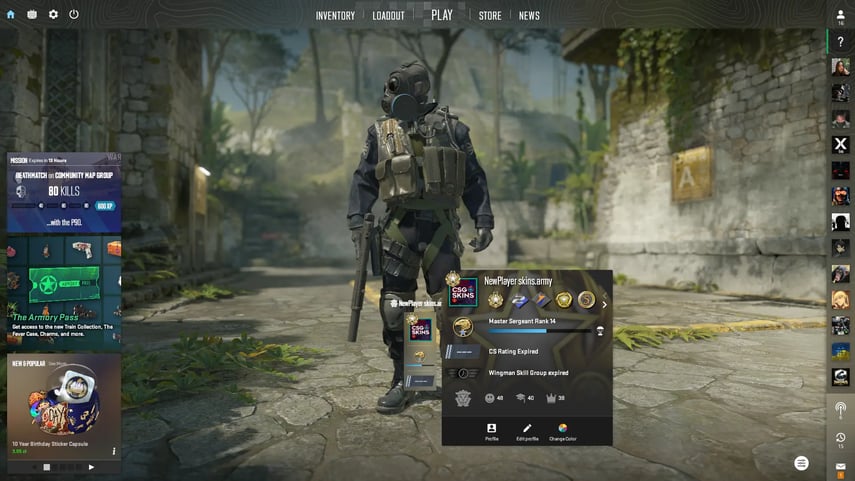The width and height of the screenshot is (855, 481).
Task: Click the home icon
Action: [x=11, y=15]
